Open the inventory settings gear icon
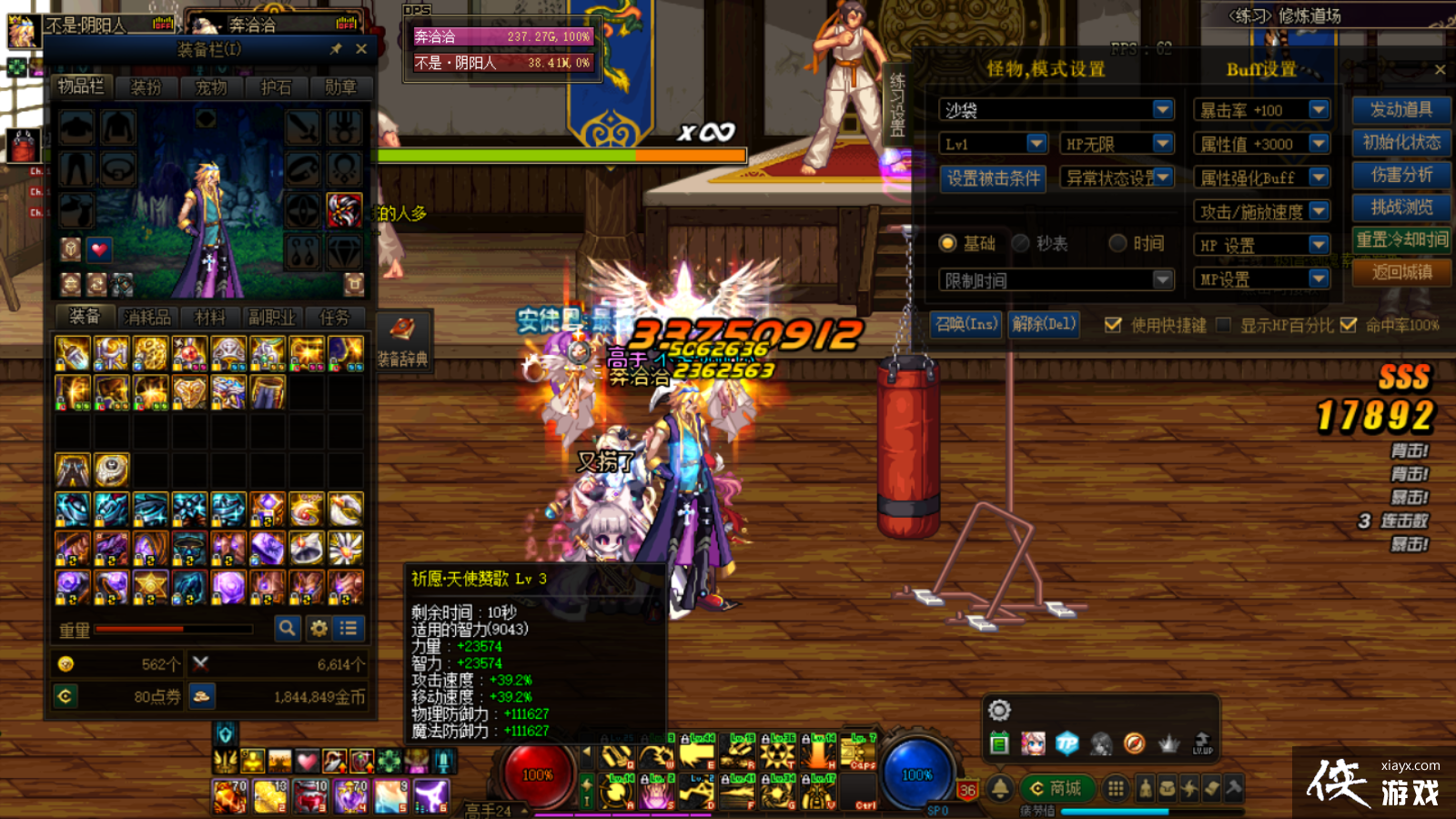This screenshot has height=819, width=1456. pyautogui.click(x=318, y=628)
